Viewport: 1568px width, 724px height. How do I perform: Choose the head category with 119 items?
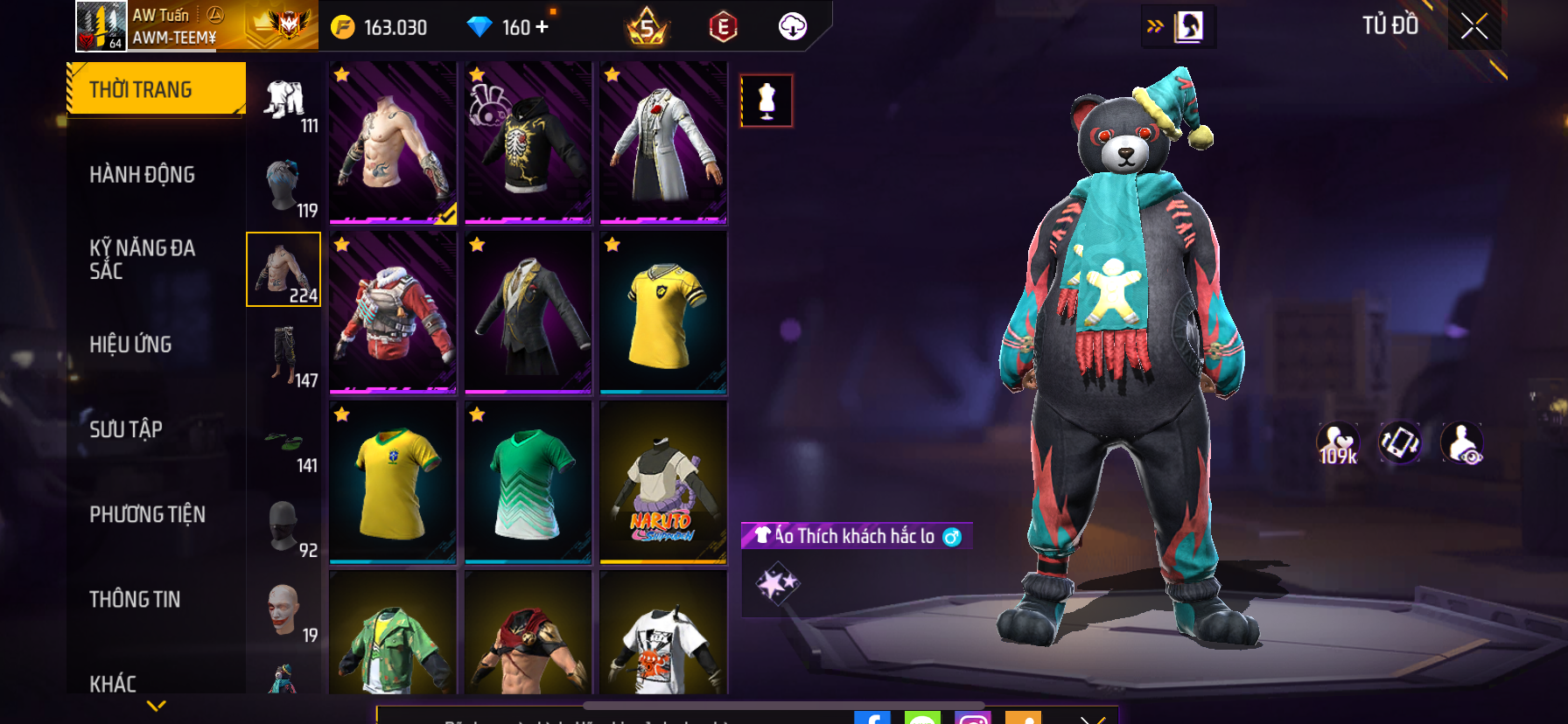click(x=285, y=188)
